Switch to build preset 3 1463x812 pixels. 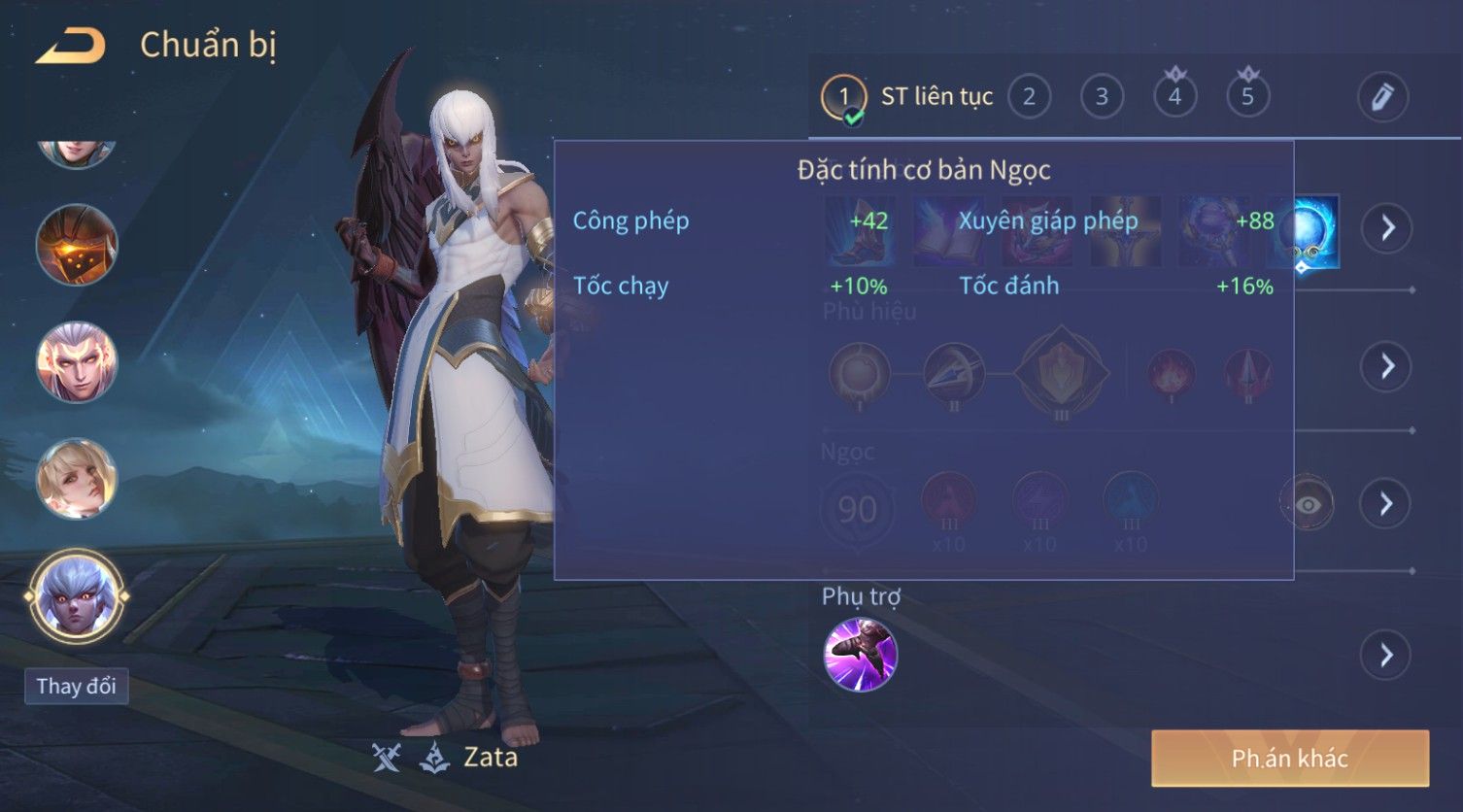coord(1102,97)
